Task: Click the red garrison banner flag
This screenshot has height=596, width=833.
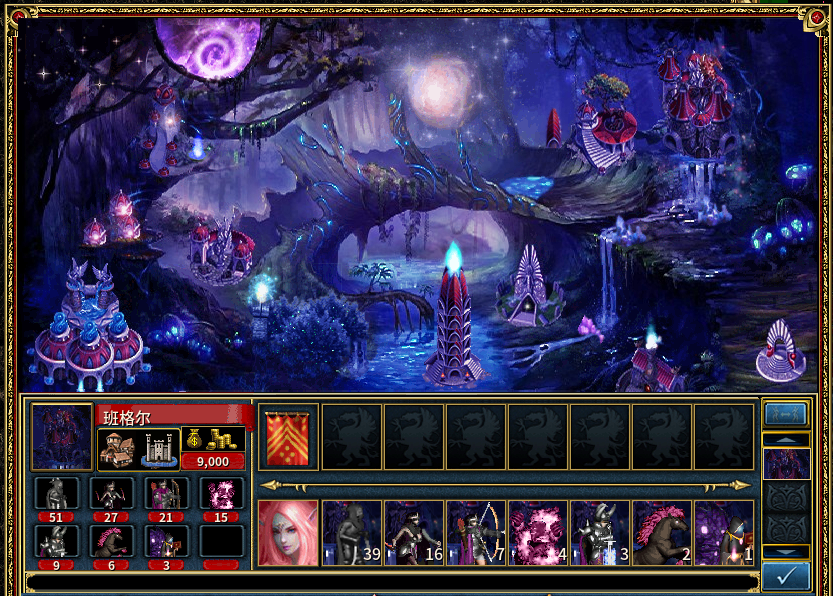Action: (x=288, y=437)
